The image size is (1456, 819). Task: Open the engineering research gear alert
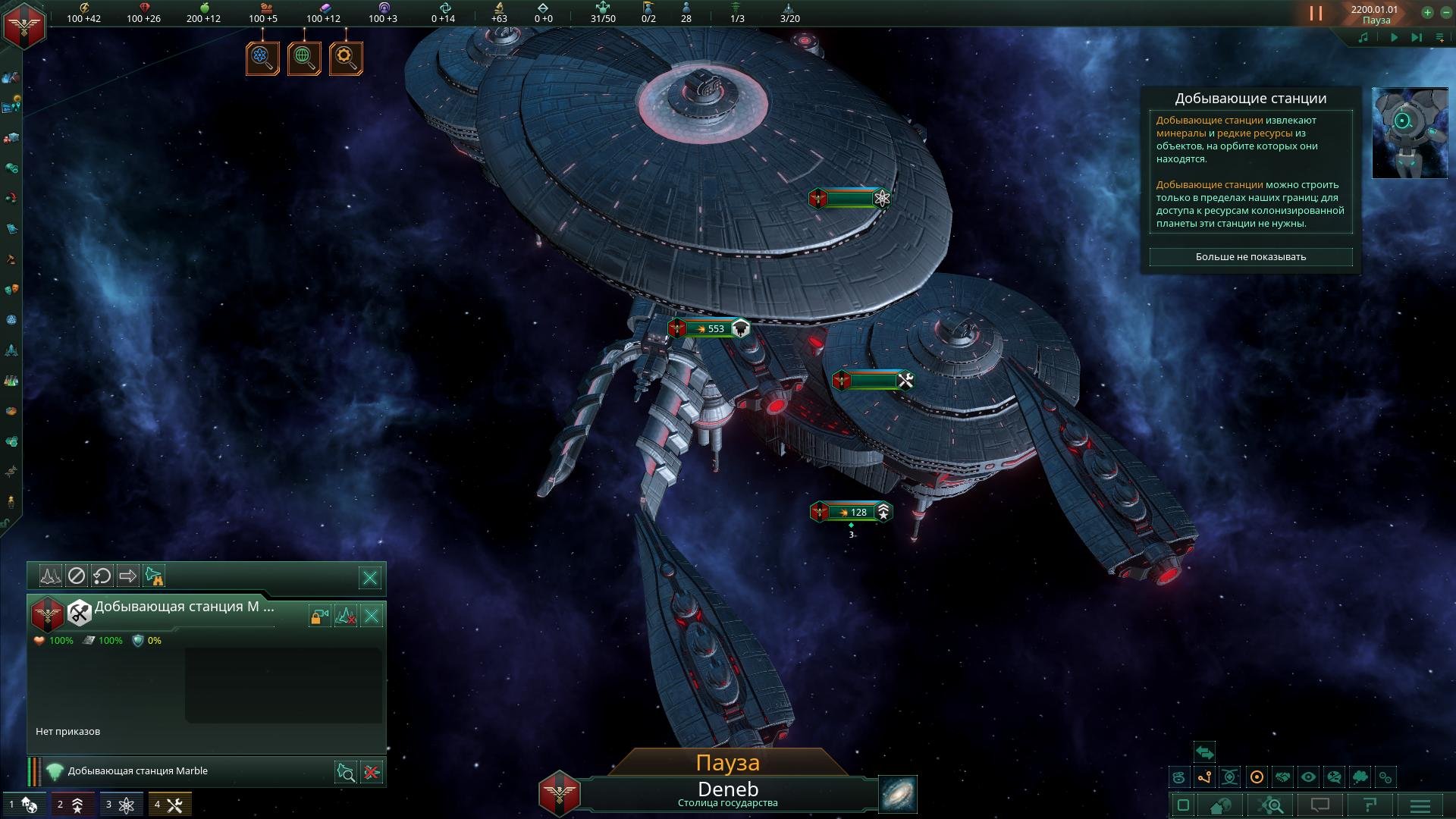[x=346, y=58]
